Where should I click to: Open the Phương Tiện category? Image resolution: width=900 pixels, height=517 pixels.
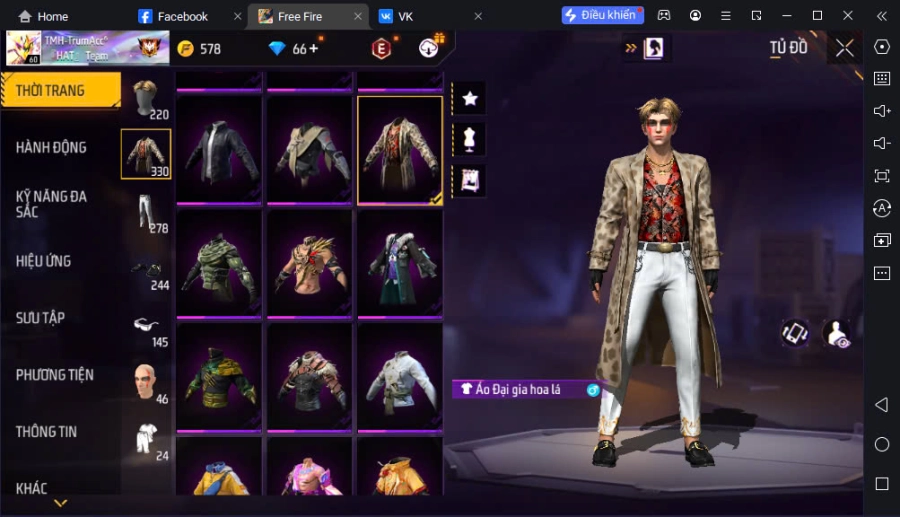(55, 375)
